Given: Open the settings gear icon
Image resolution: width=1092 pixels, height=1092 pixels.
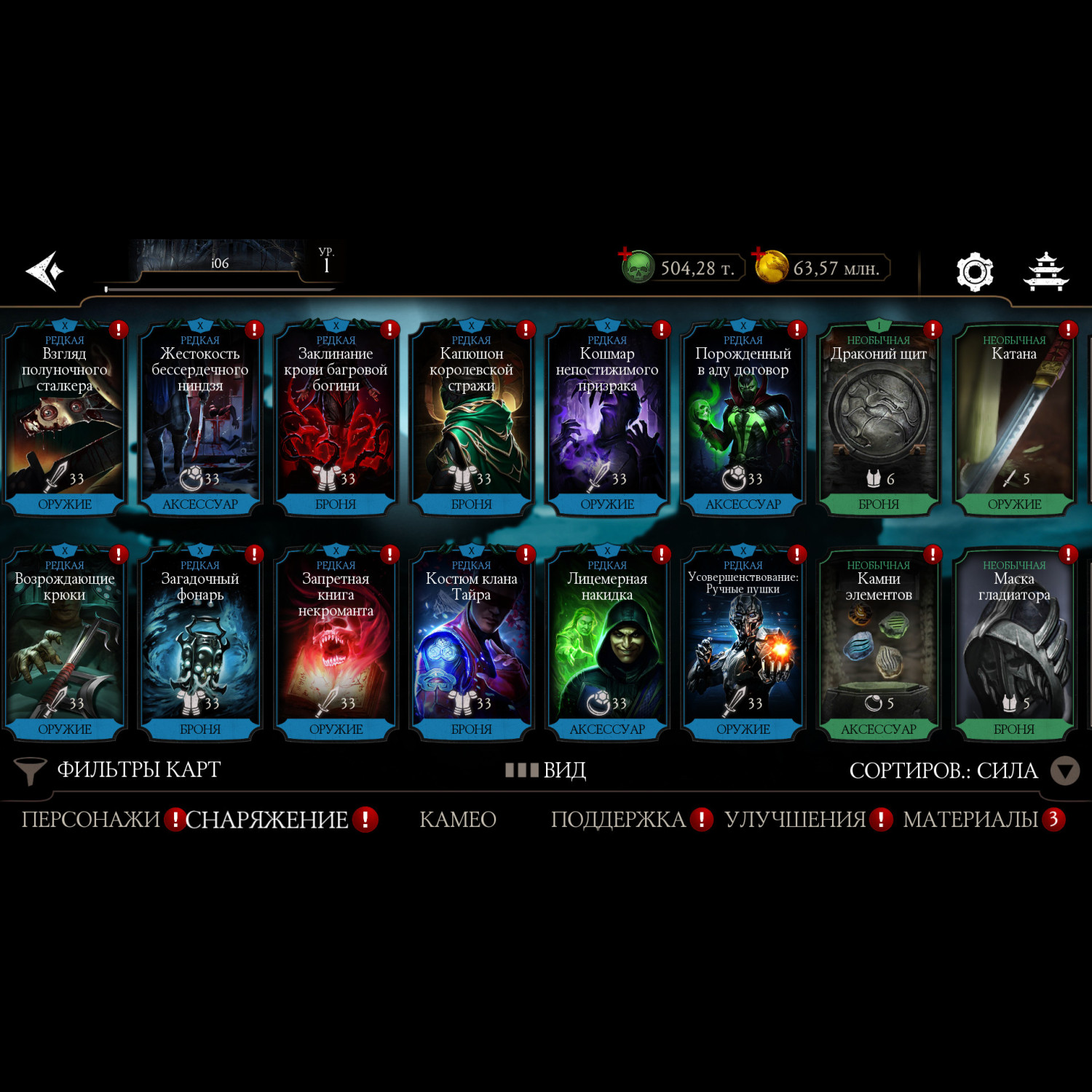Looking at the screenshot, I should (x=974, y=272).
